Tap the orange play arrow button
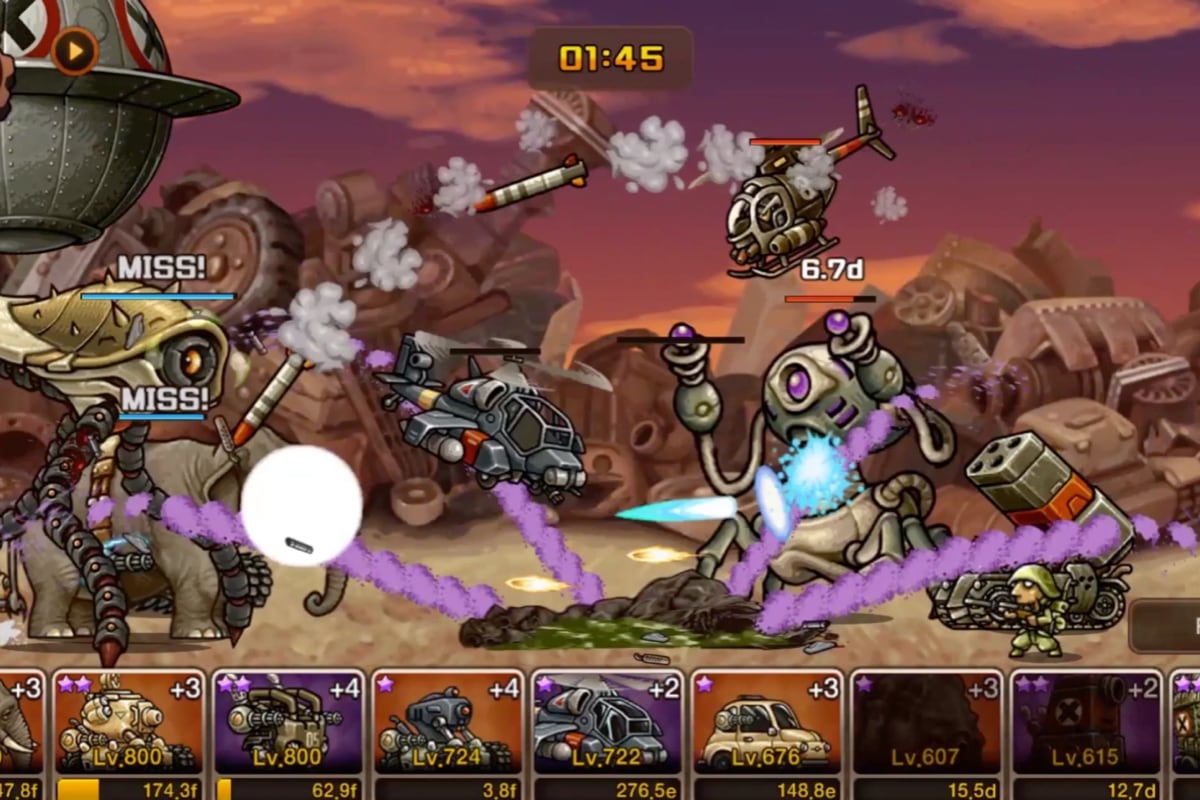The width and height of the screenshot is (1200, 800). (75, 50)
